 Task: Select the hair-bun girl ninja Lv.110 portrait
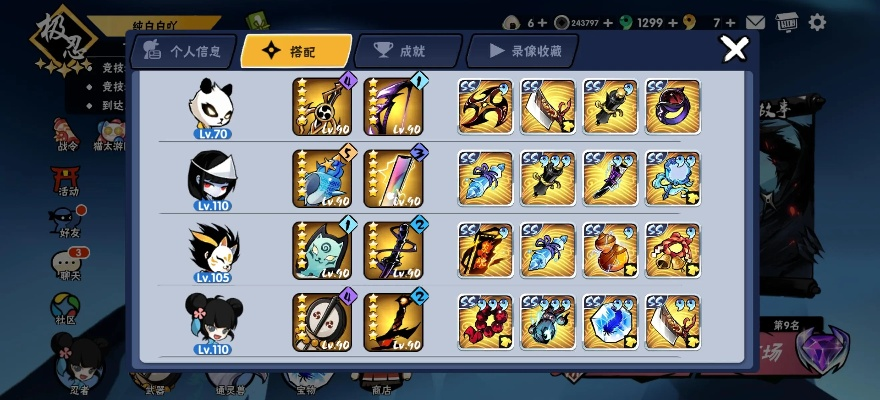click(212, 322)
